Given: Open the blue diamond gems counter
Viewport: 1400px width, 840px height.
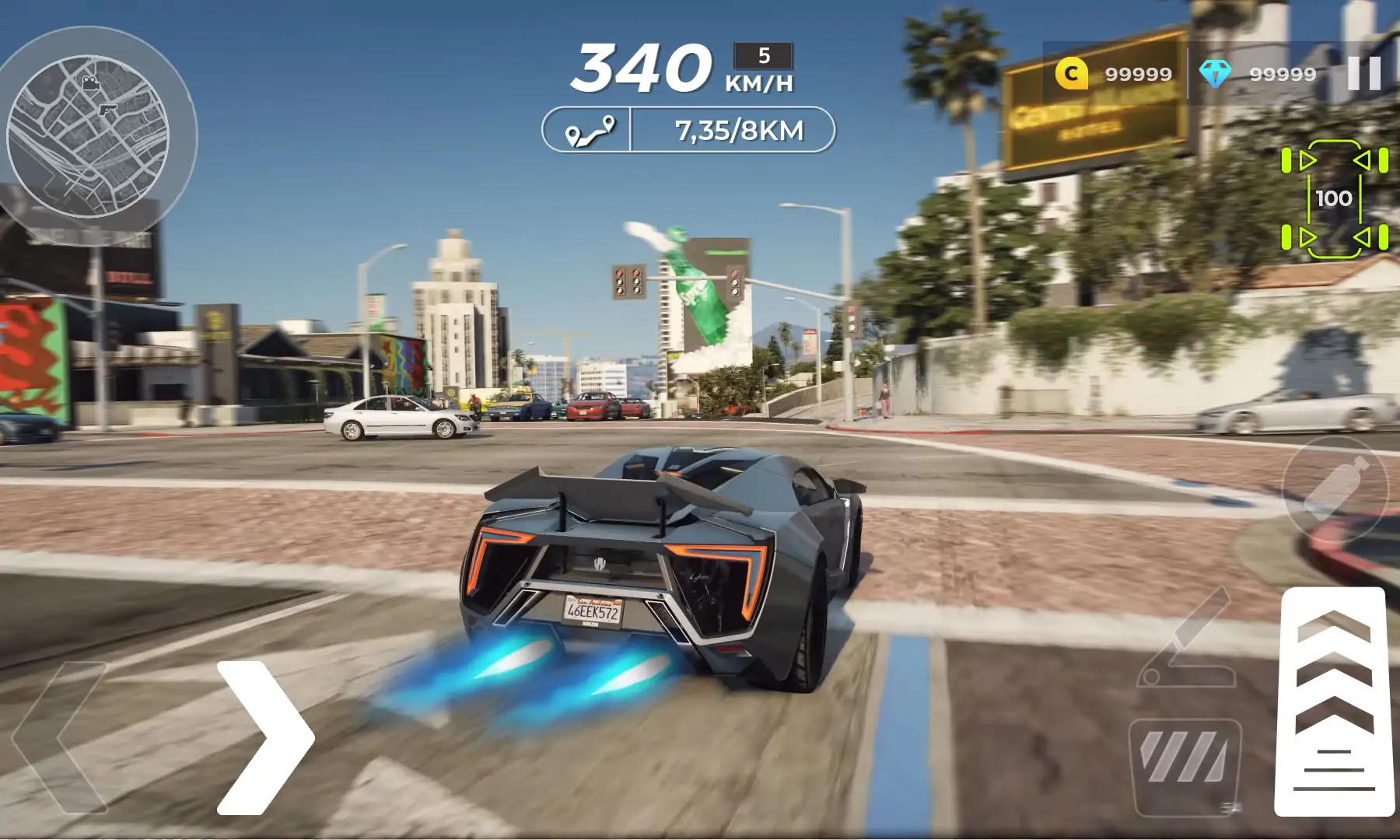Looking at the screenshot, I should (x=1258, y=74).
